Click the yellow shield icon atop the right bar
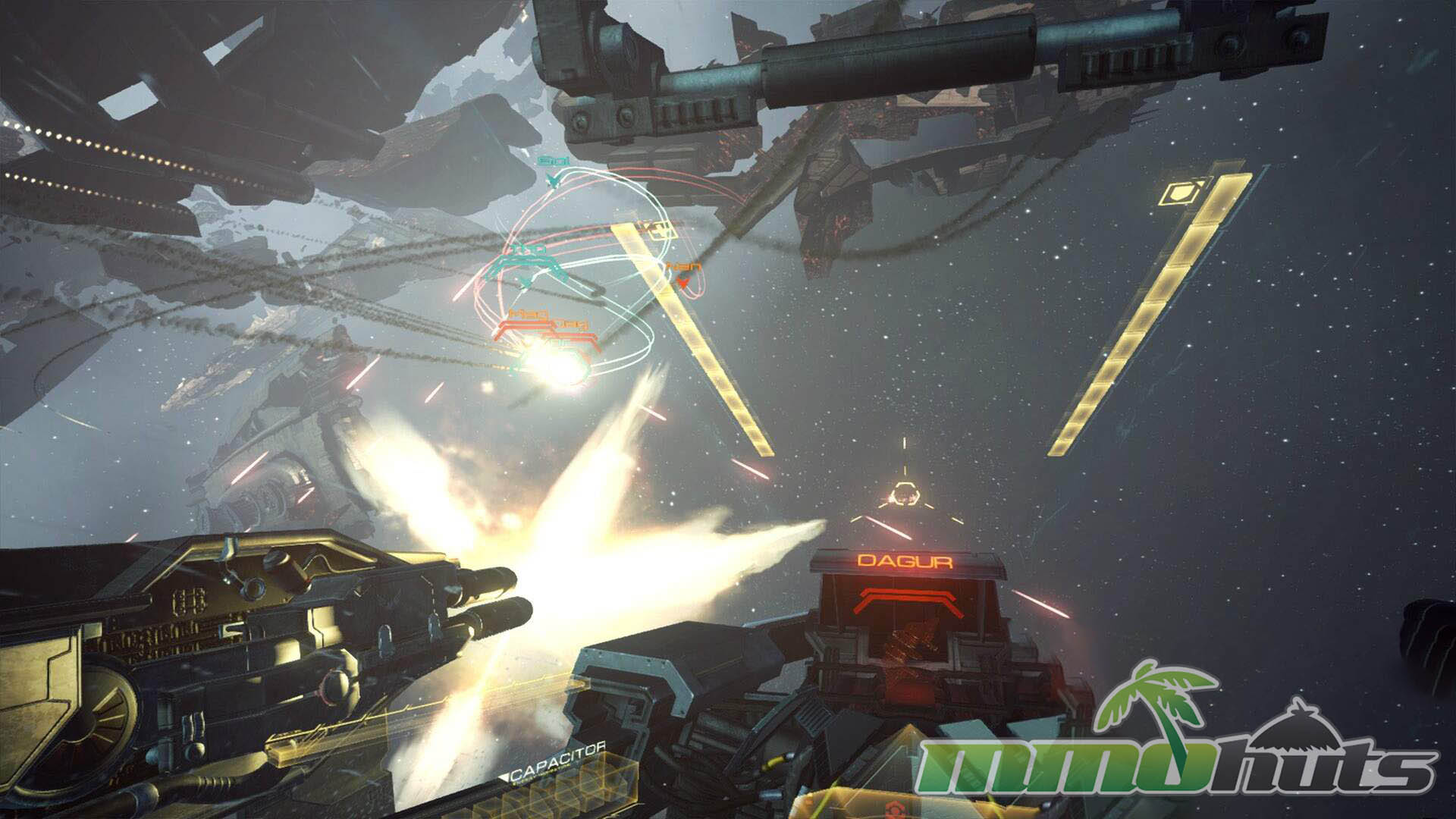Screen dimensions: 1456x819 tap(1174, 193)
